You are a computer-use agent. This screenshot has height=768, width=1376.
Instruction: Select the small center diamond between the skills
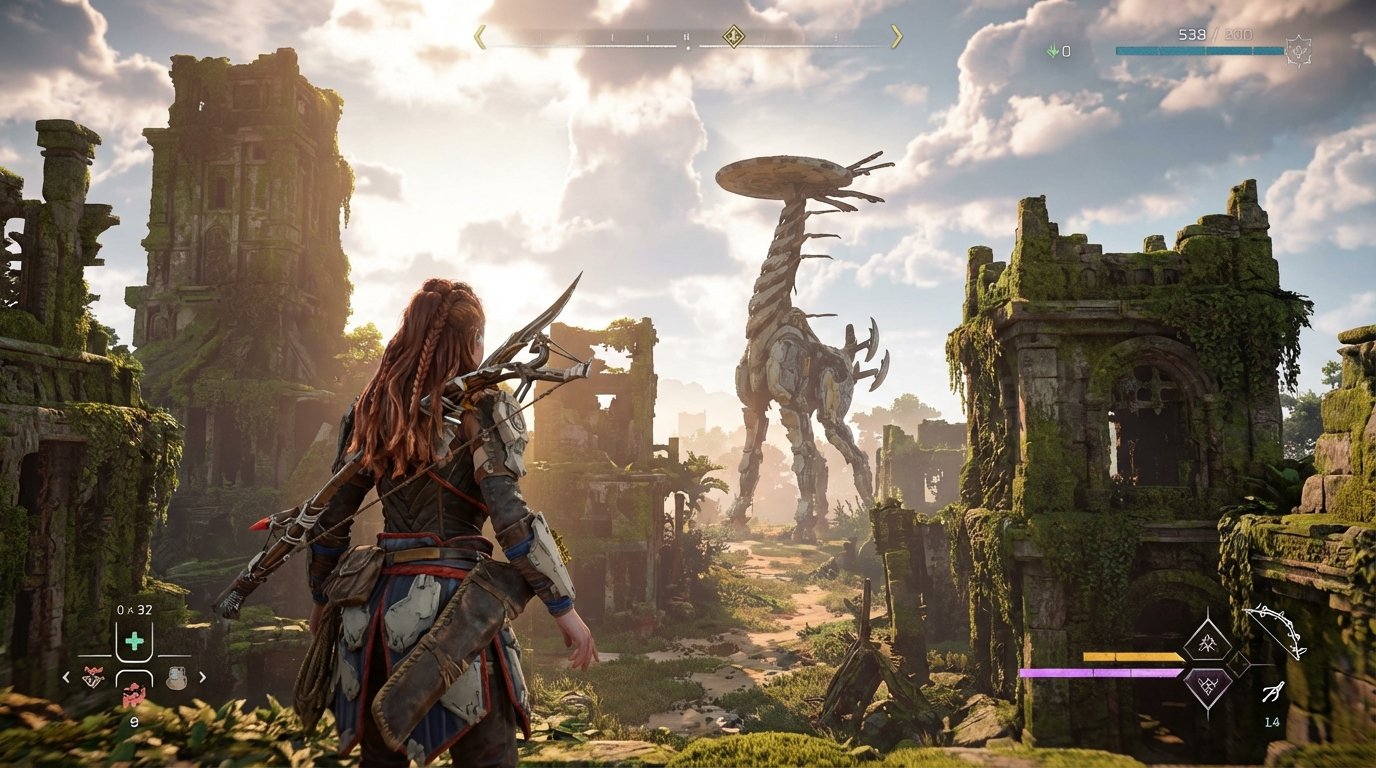coord(1239,663)
